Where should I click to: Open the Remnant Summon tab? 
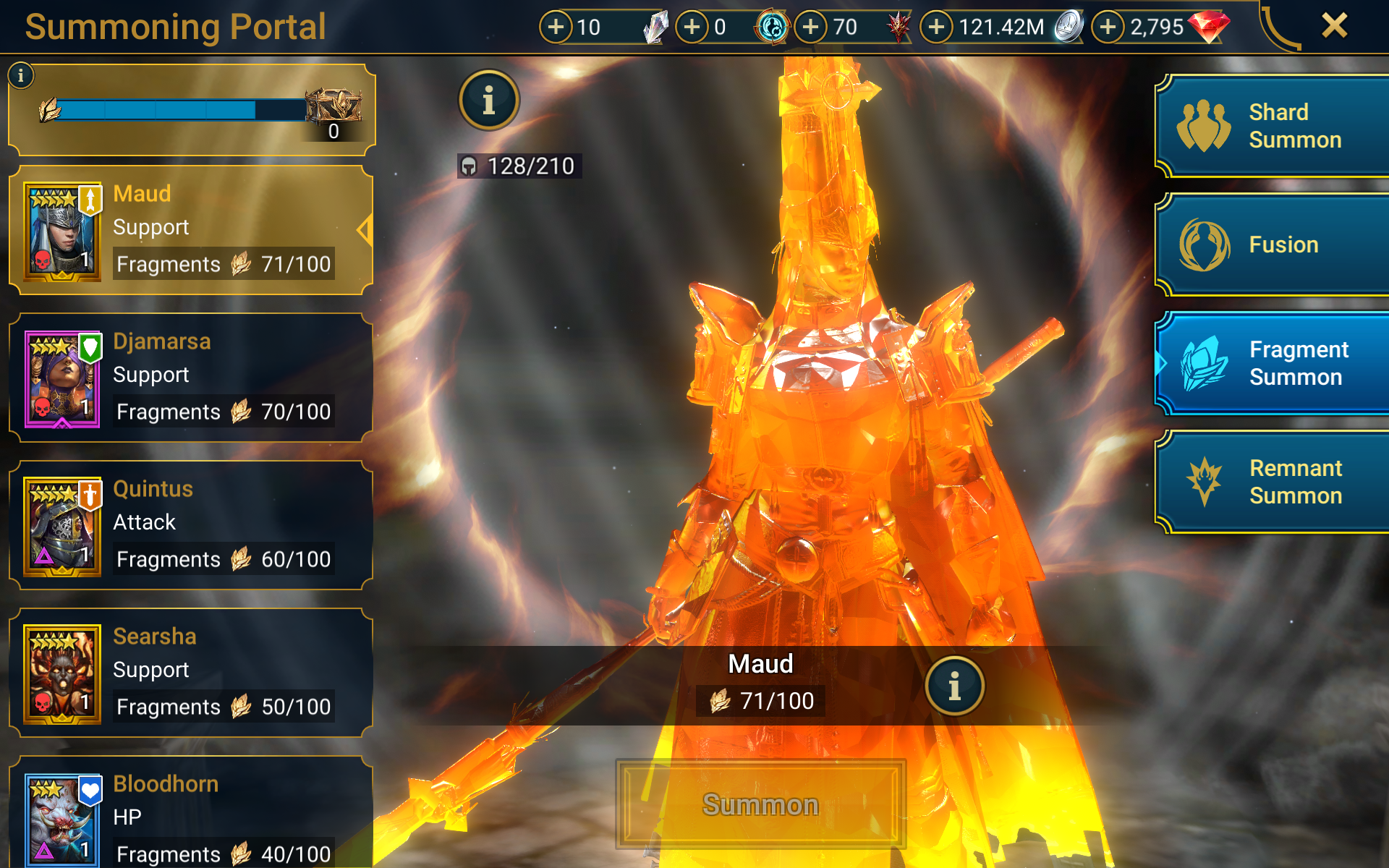tap(1272, 482)
